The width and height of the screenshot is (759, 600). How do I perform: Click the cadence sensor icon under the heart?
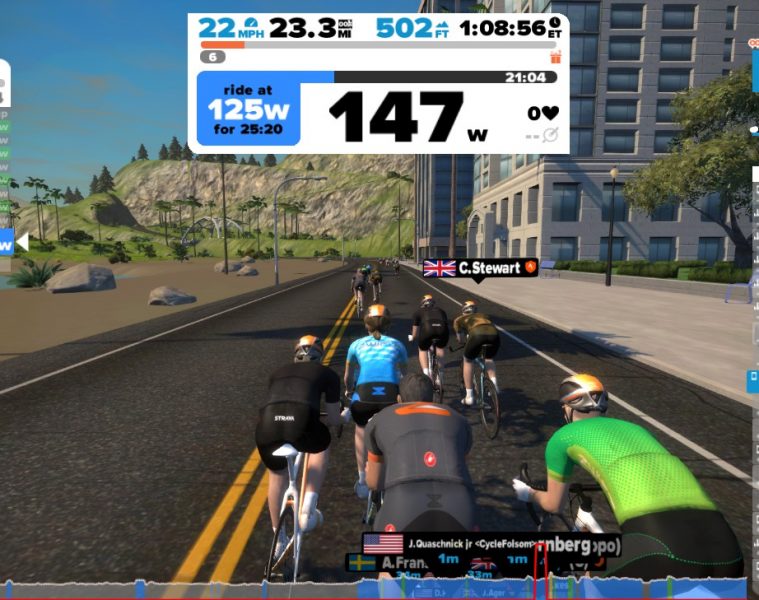tap(549, 135)
